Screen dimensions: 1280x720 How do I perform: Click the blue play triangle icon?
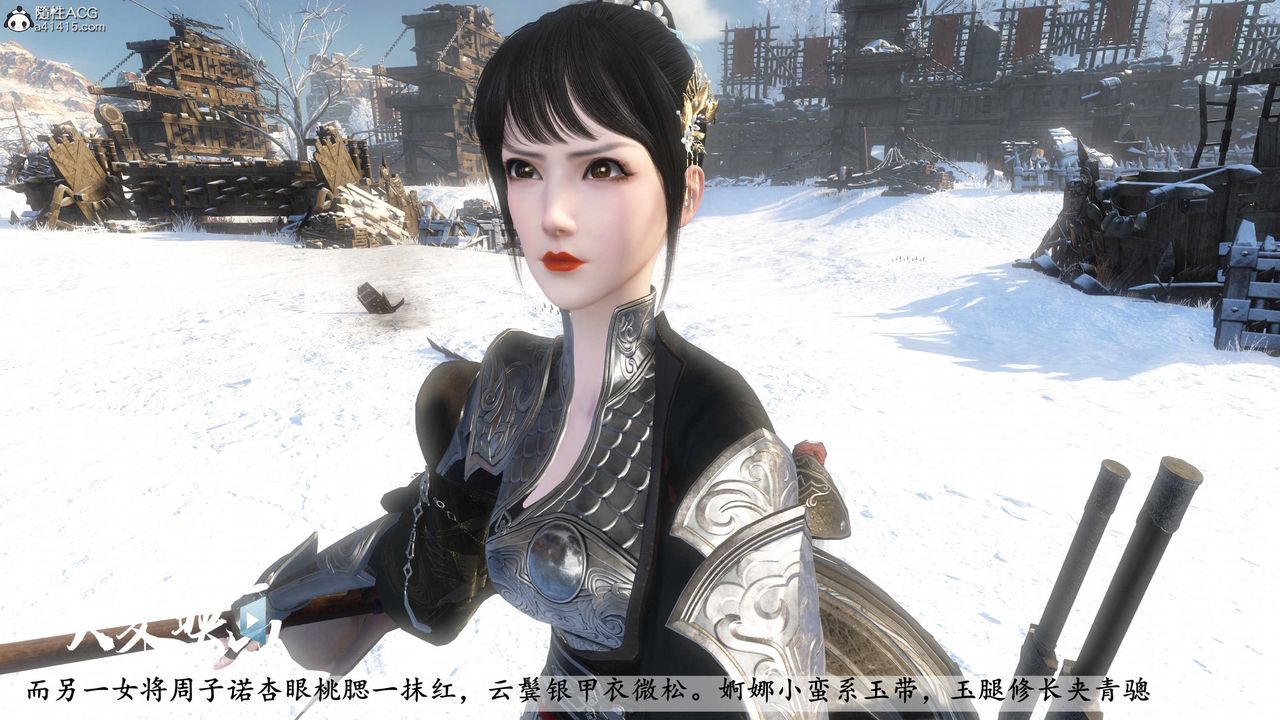[254, 620]
